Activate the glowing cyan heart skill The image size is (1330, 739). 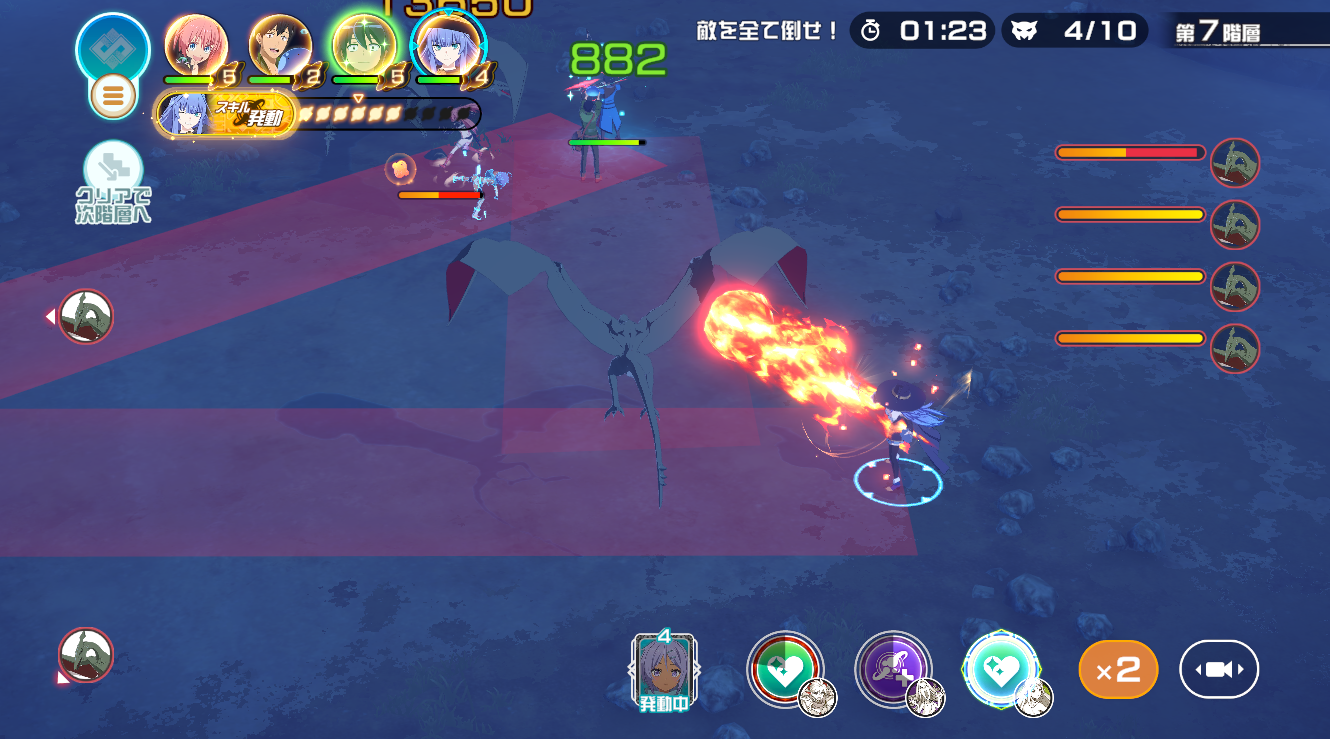click(1001, 669)
